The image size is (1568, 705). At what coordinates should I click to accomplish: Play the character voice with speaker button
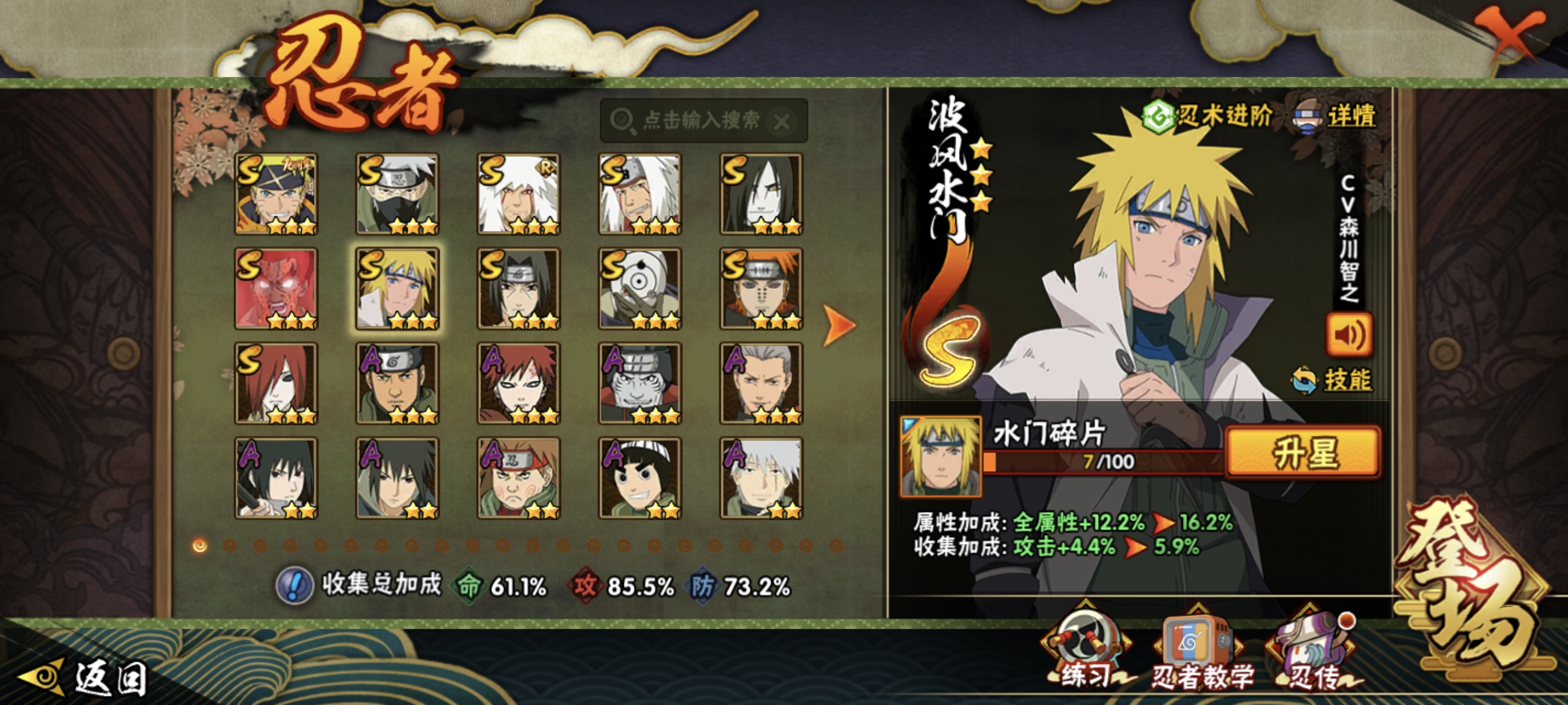[x=1349, y=335]
